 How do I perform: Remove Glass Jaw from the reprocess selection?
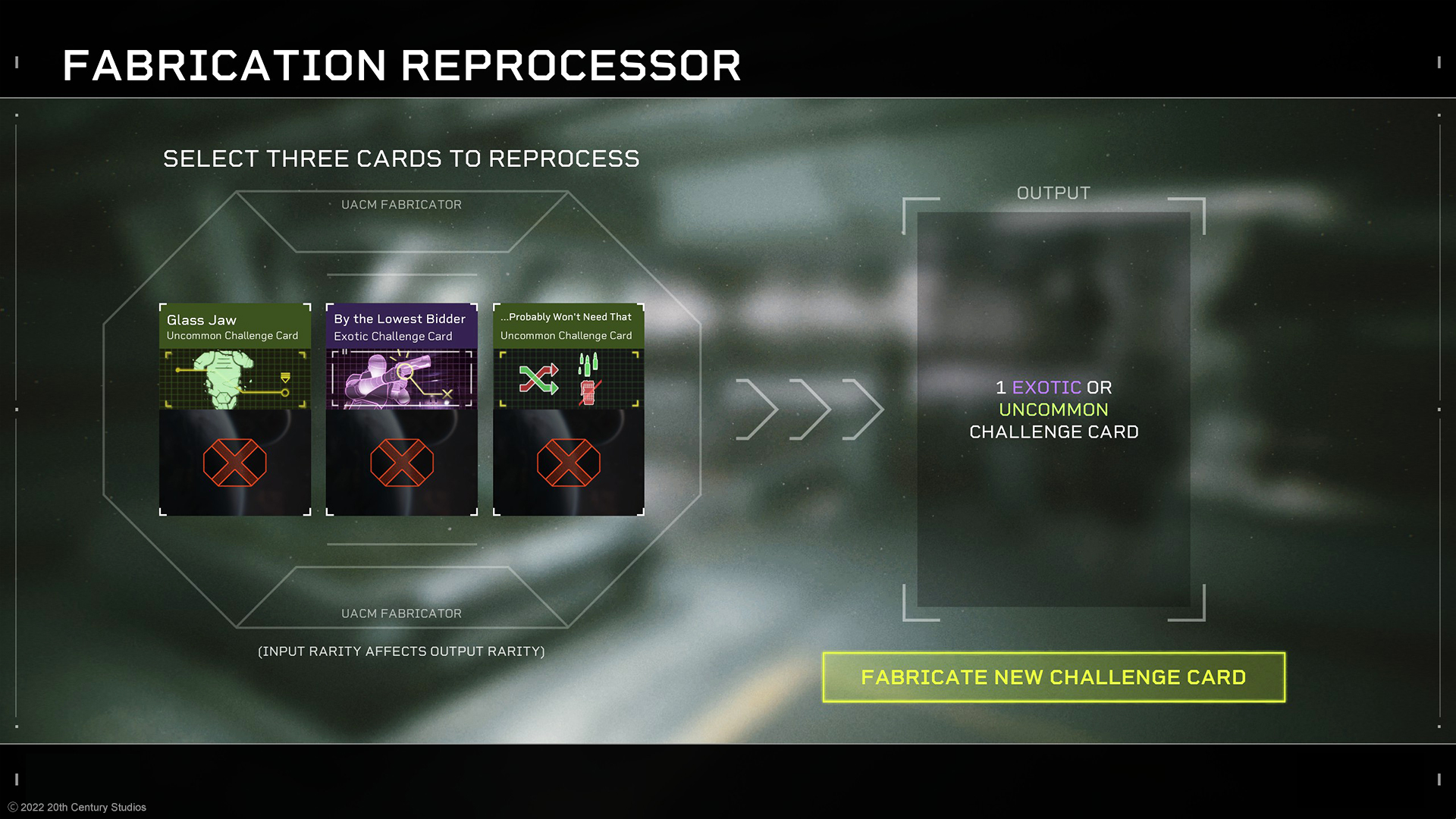(234, 462)
